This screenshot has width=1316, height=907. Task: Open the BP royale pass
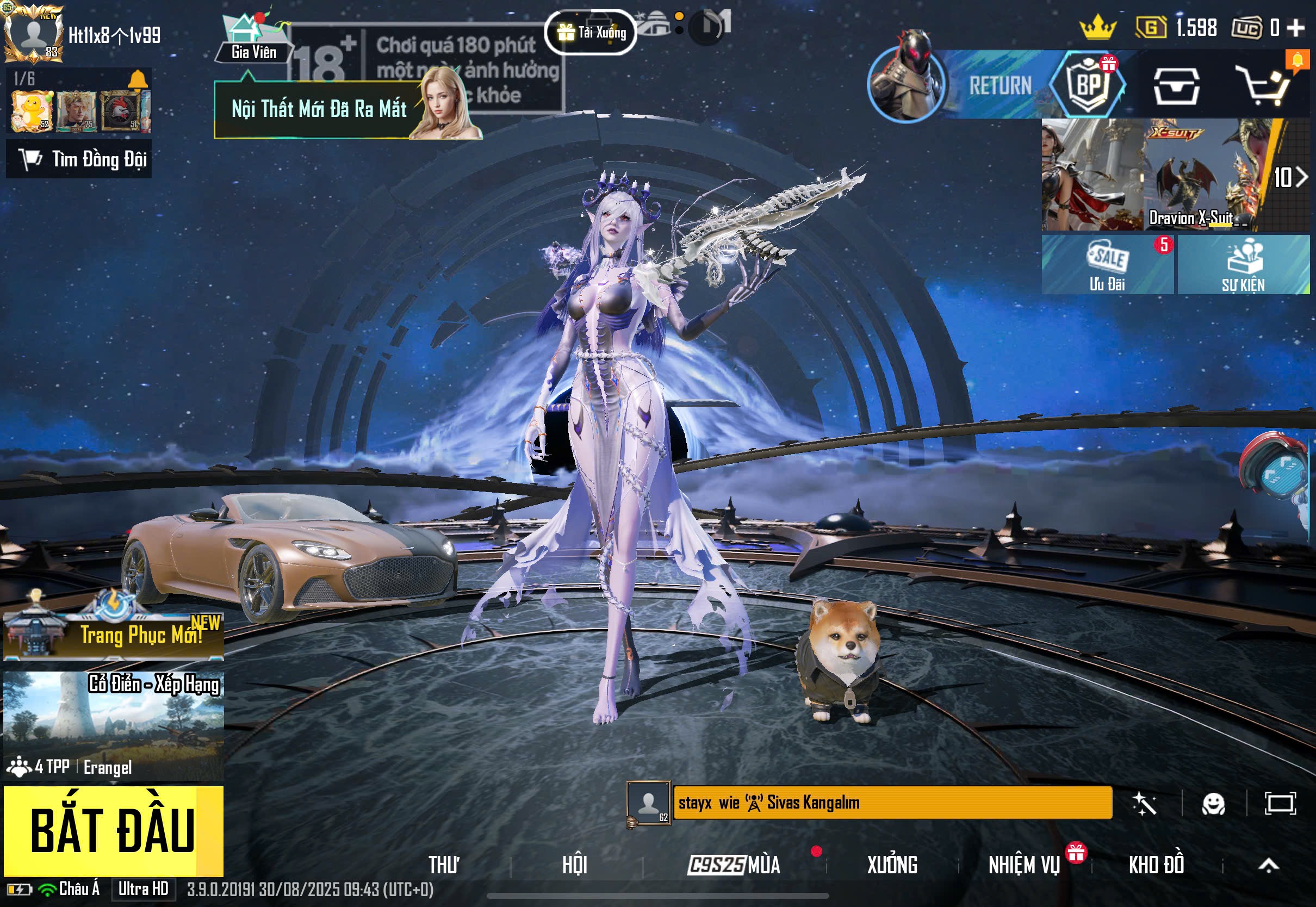1088,85
